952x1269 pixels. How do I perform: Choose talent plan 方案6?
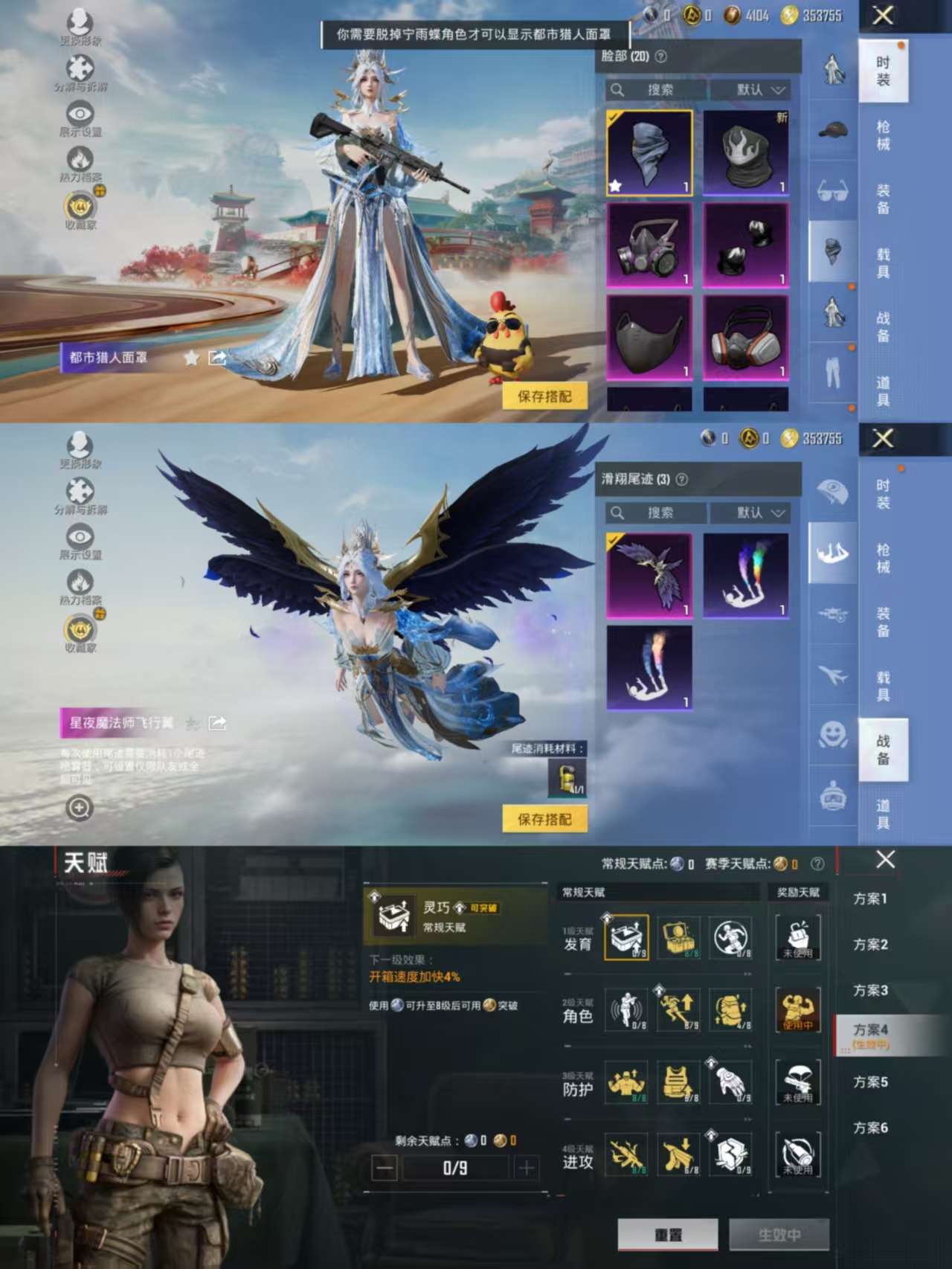point(870,1128)
